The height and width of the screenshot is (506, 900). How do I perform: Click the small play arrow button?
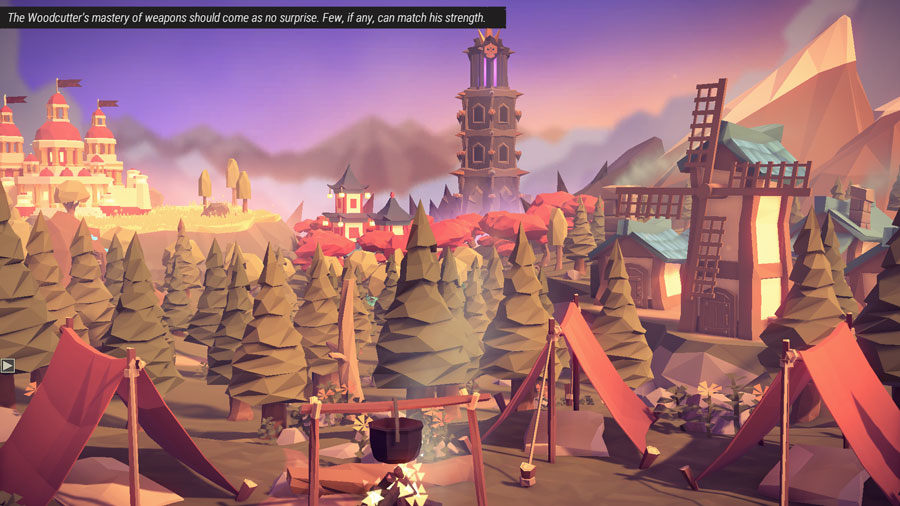click(7, 365)
